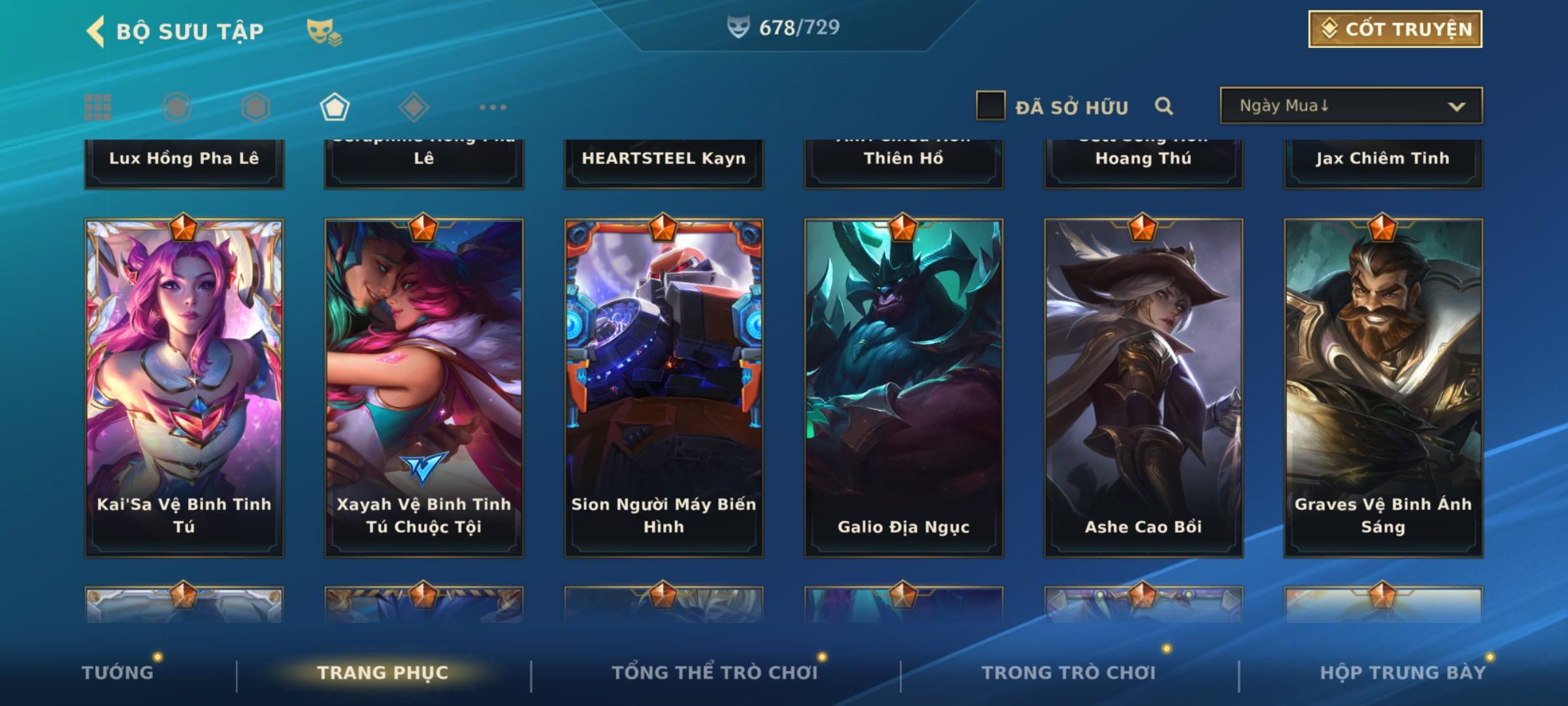Choose the pentagon rarity filter
This screenshot has width=1568, height=706.
click(x=335, y=107)
